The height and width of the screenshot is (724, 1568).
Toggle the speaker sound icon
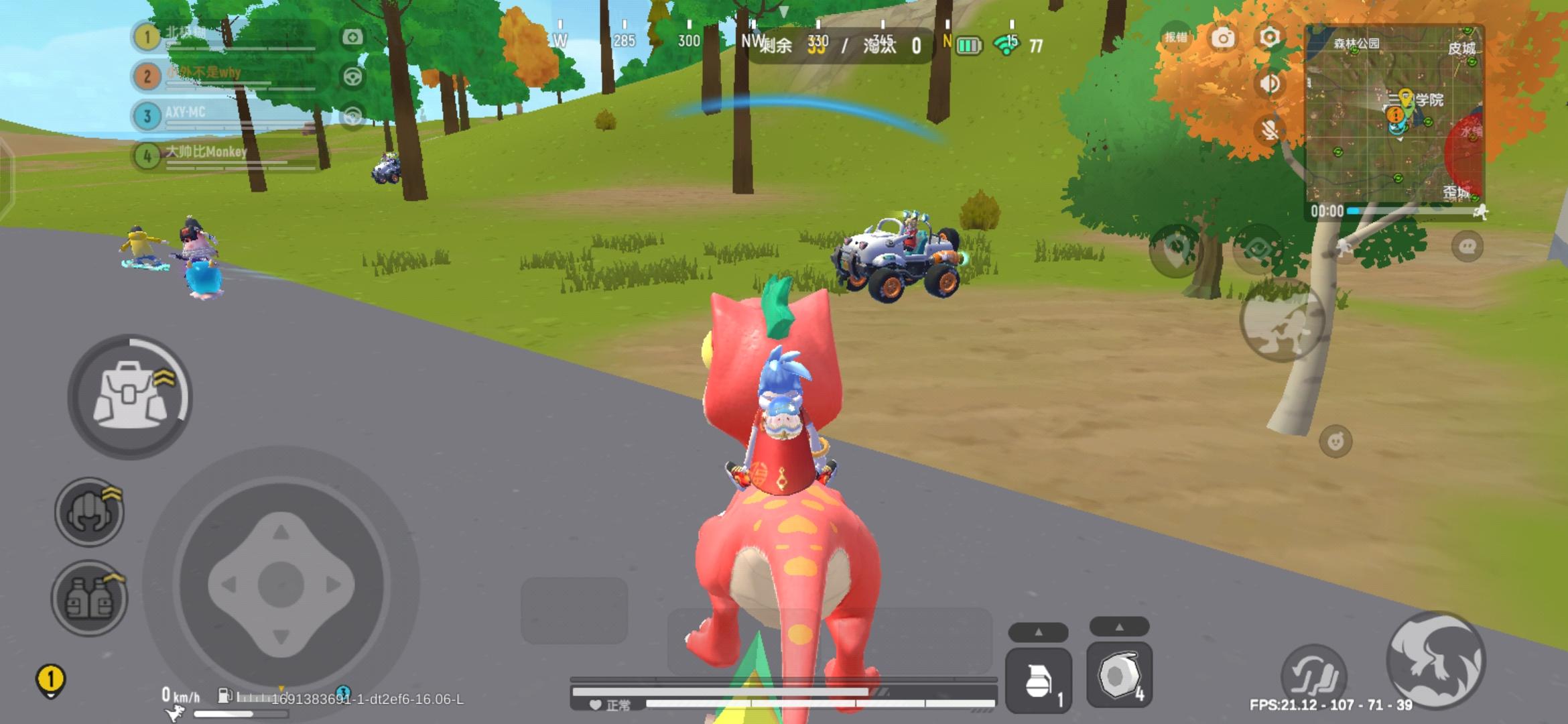coord(1269,82)
